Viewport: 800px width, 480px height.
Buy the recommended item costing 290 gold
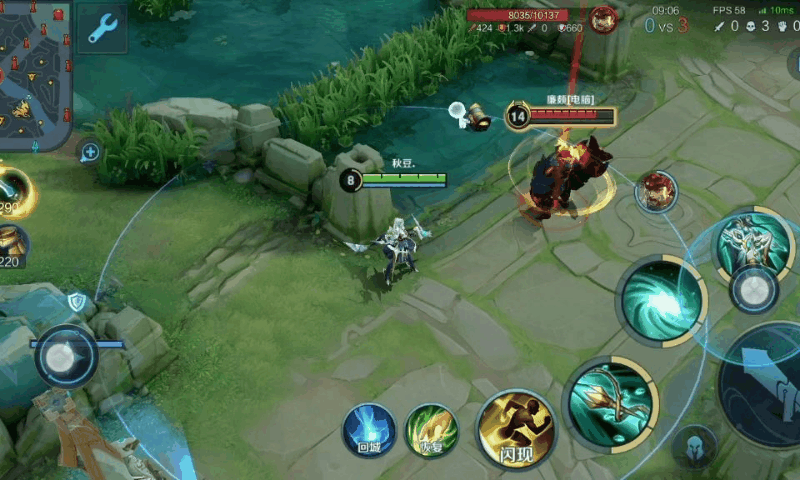pos(14,191)
